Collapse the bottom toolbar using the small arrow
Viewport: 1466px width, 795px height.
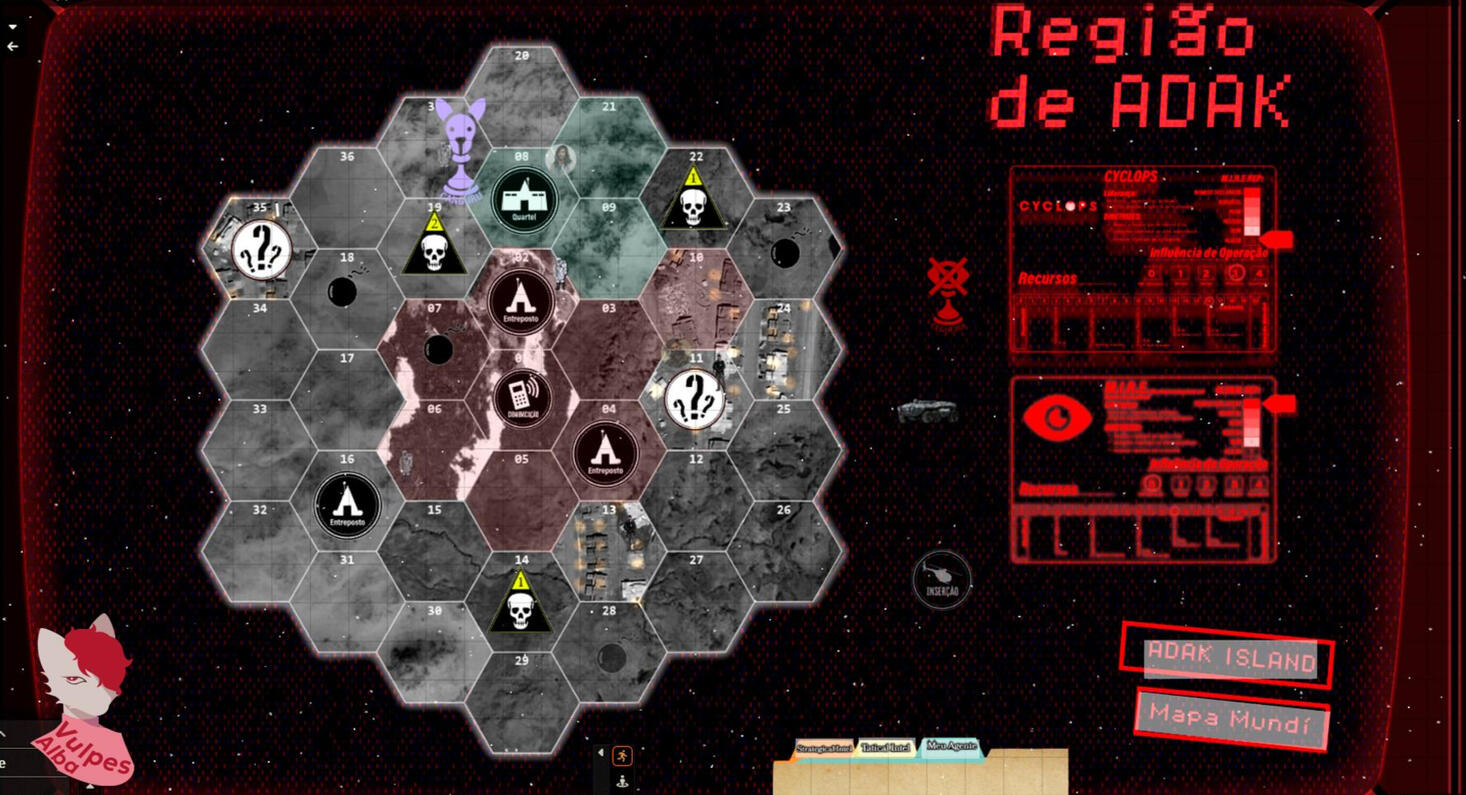pyautogui.click(x=600, y=751)
